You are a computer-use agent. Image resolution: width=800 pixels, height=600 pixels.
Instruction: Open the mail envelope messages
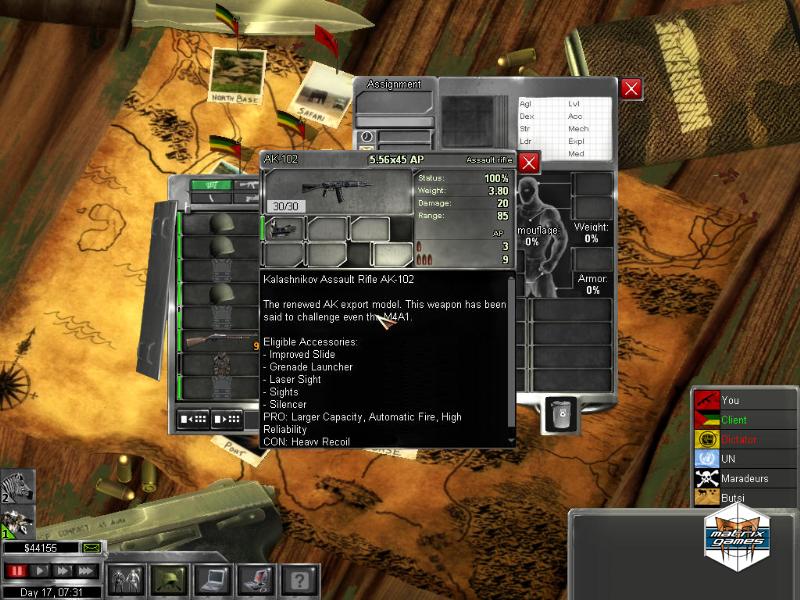tap(91, 548)
